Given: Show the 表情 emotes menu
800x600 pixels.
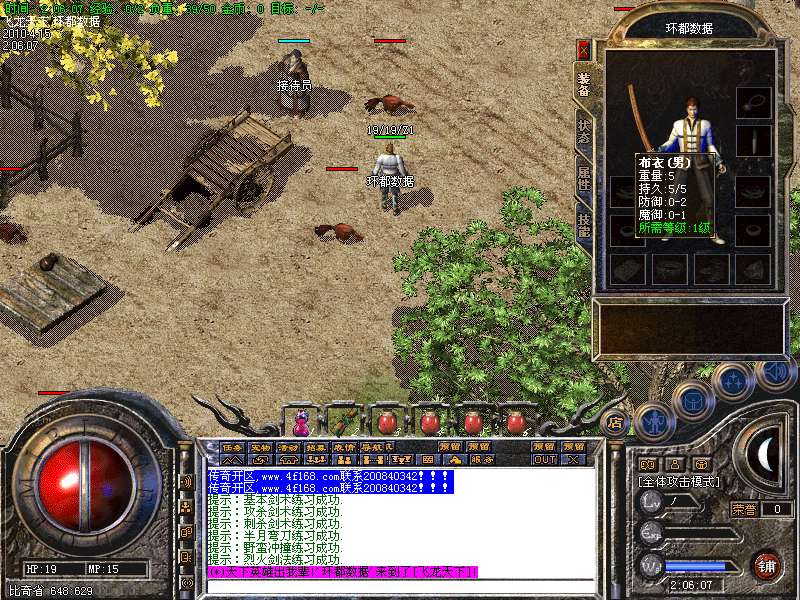Looking at the screenshot, I should coord(344,446).
